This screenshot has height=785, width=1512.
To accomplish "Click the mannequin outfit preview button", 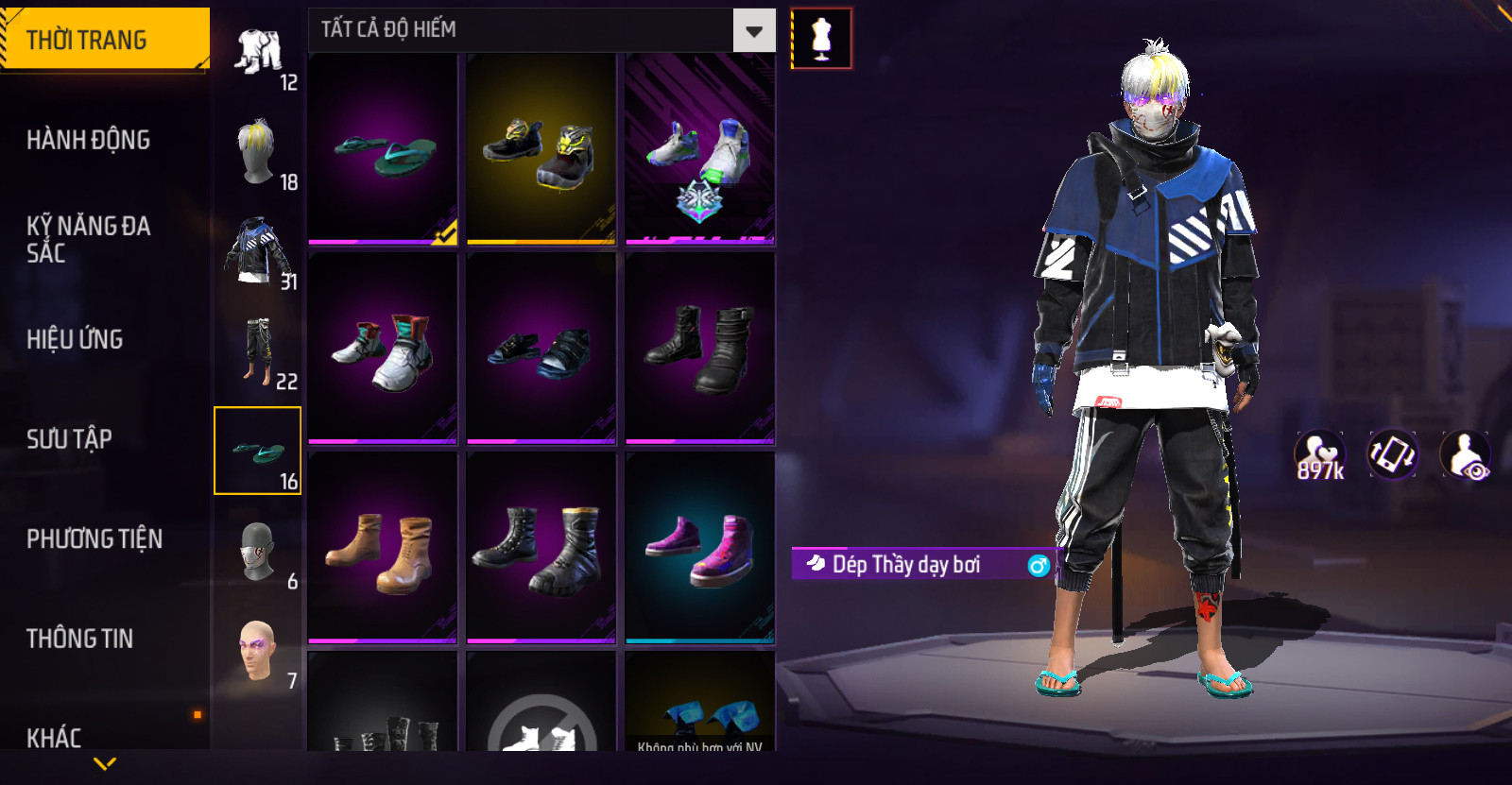I will click(x=821, y=39).
